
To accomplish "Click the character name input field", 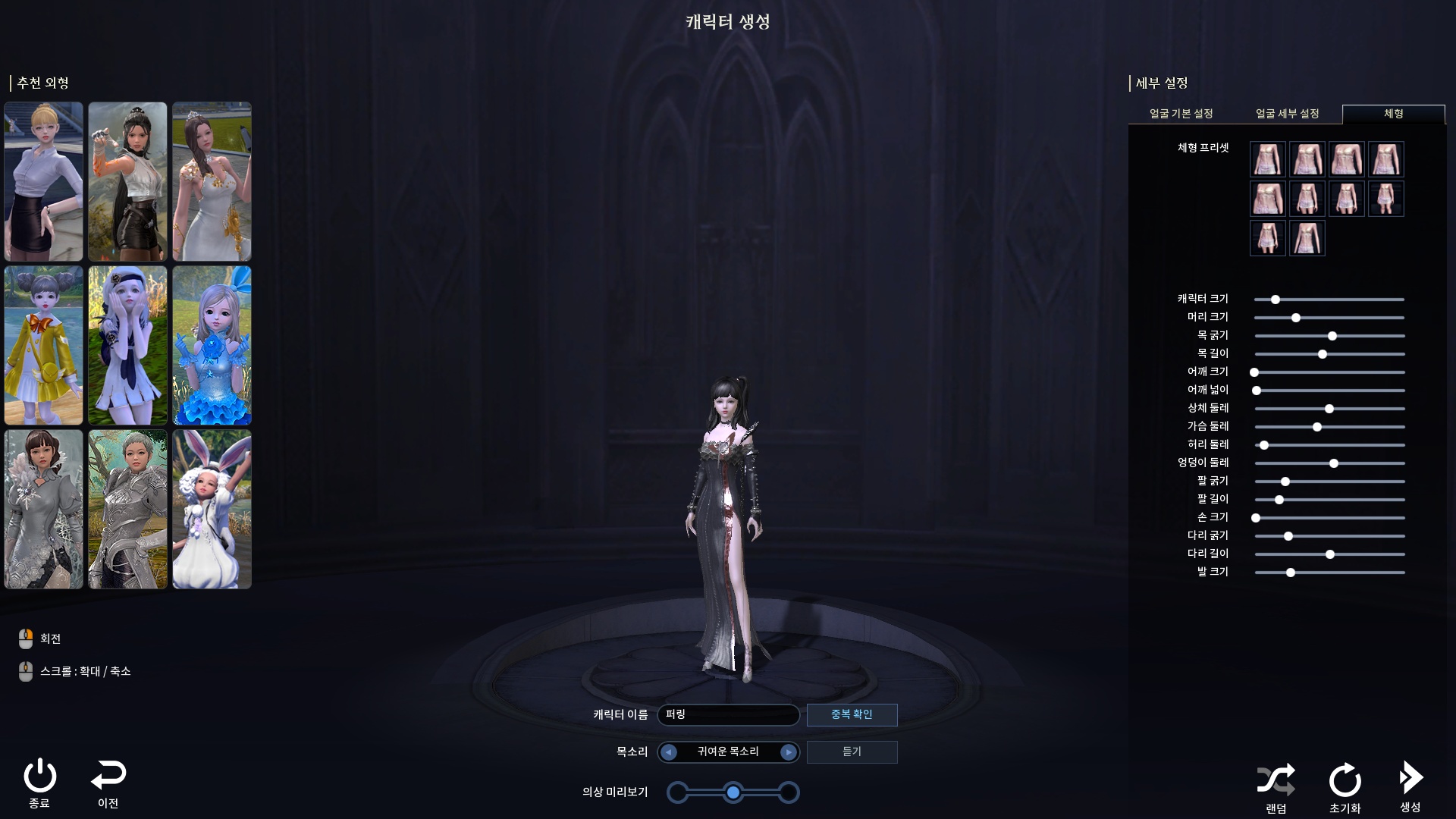I will (728, 714).
